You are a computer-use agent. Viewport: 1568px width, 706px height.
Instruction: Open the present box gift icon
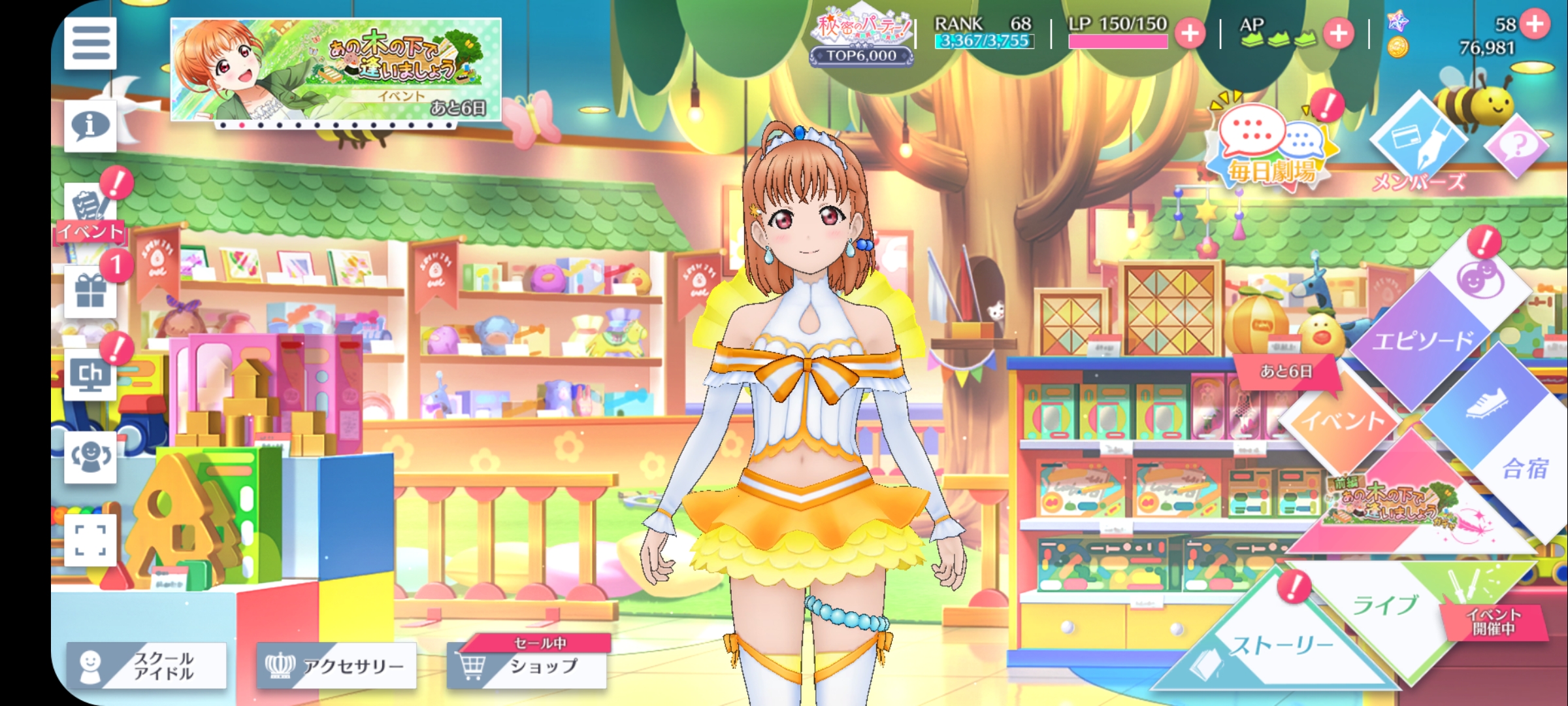90,292
